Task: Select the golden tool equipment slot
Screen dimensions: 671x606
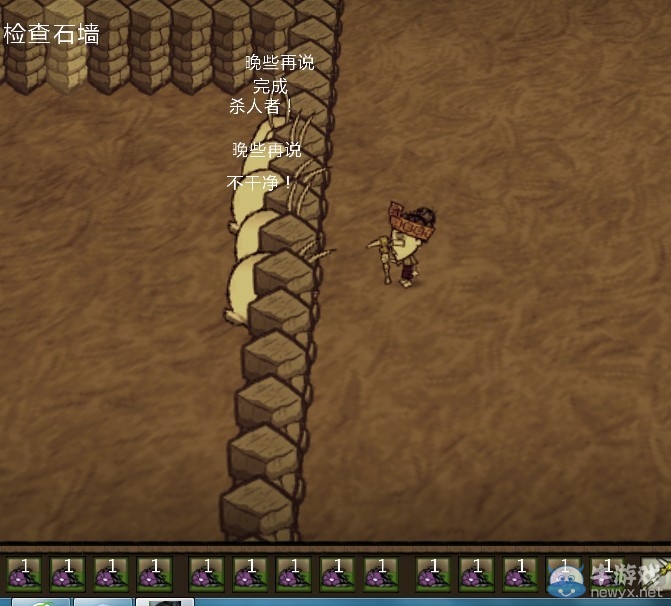Action: [658, 573]
